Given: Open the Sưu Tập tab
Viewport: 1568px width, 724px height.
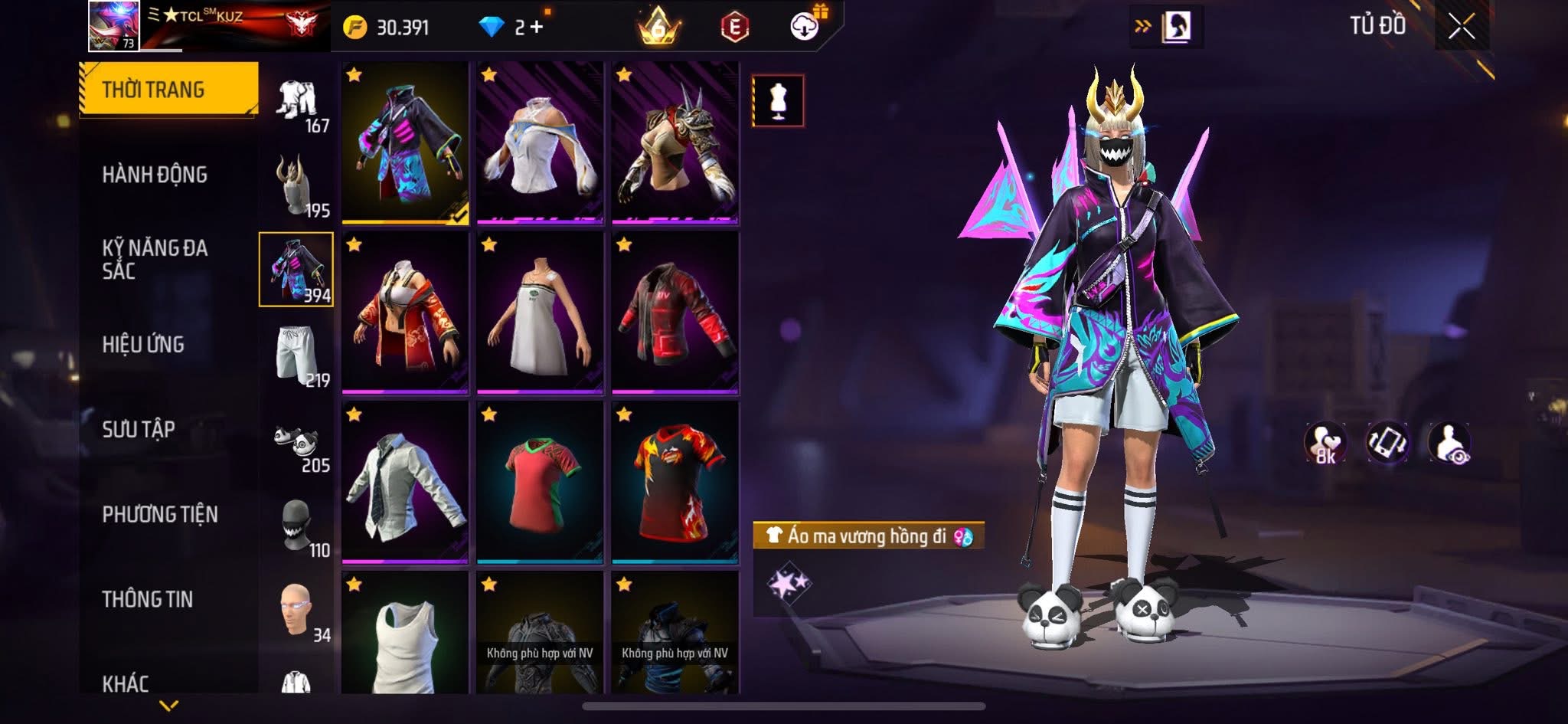Looking at the screenshot, I should (139, 430).
